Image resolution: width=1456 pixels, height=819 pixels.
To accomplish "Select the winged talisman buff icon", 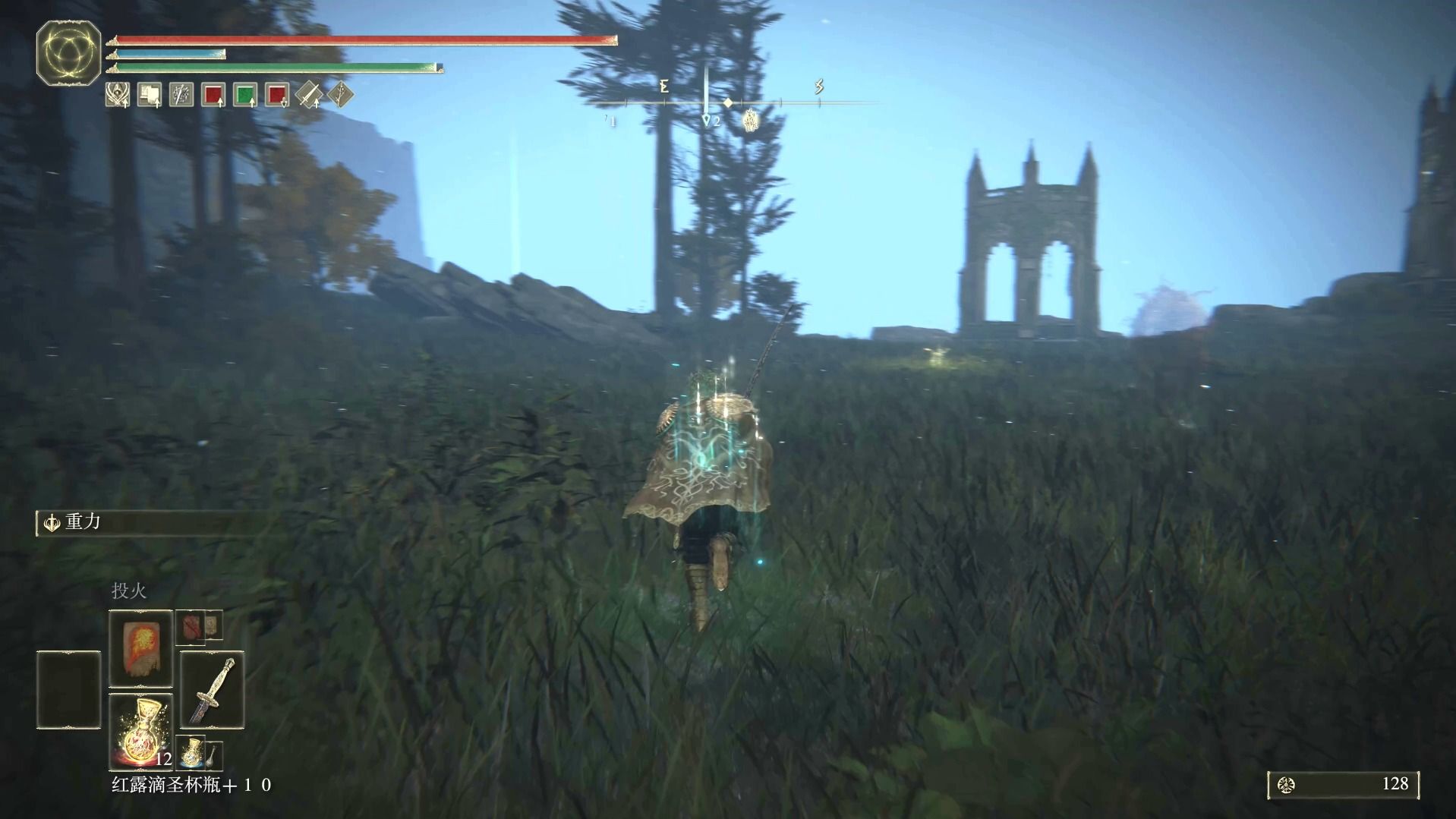I will point(117,95).
